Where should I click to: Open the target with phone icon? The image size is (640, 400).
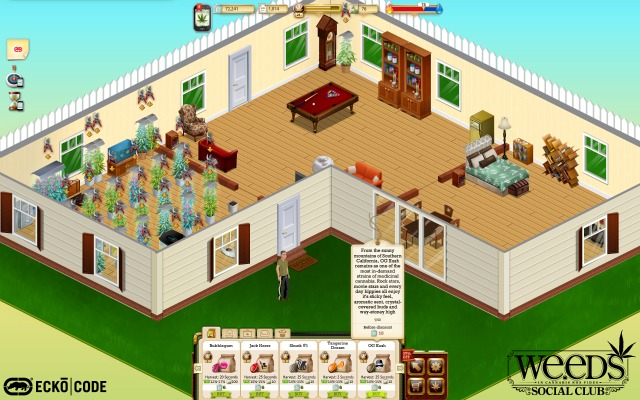(x=15, y=79)
